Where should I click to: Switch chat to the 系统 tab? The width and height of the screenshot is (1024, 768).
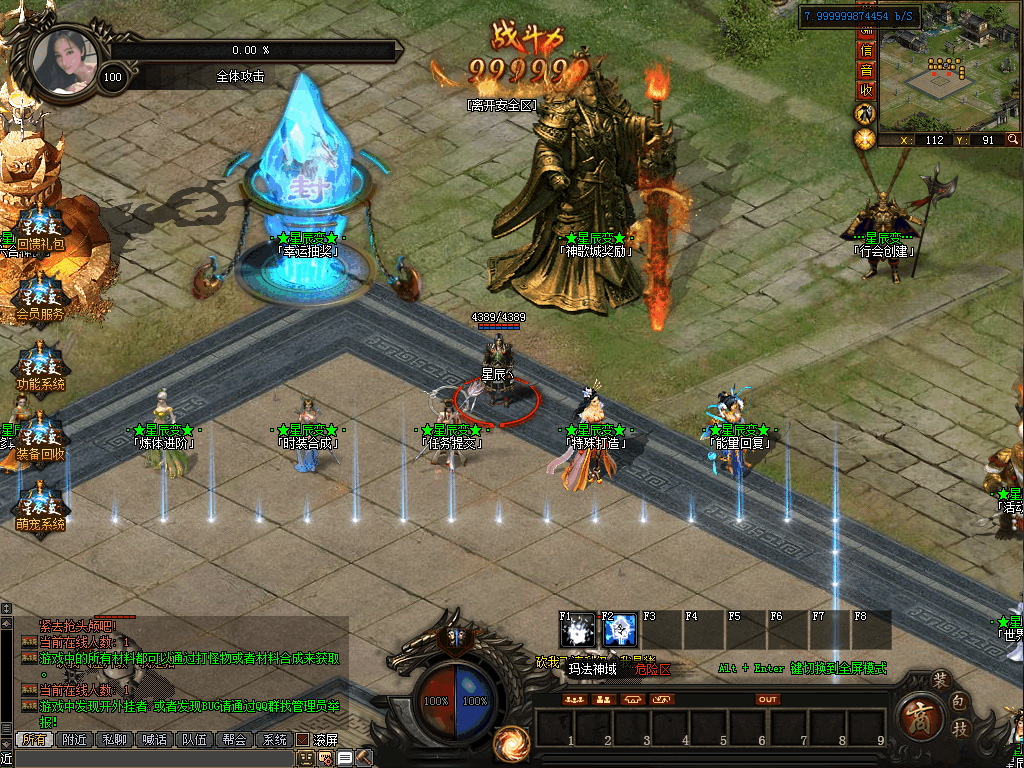(274, 740)
